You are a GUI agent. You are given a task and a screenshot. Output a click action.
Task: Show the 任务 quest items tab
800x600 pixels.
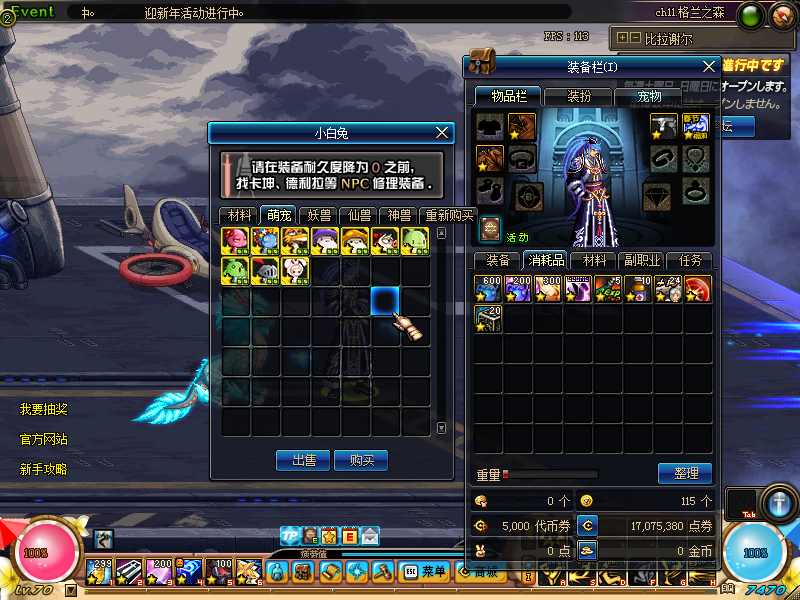[690, 260]
